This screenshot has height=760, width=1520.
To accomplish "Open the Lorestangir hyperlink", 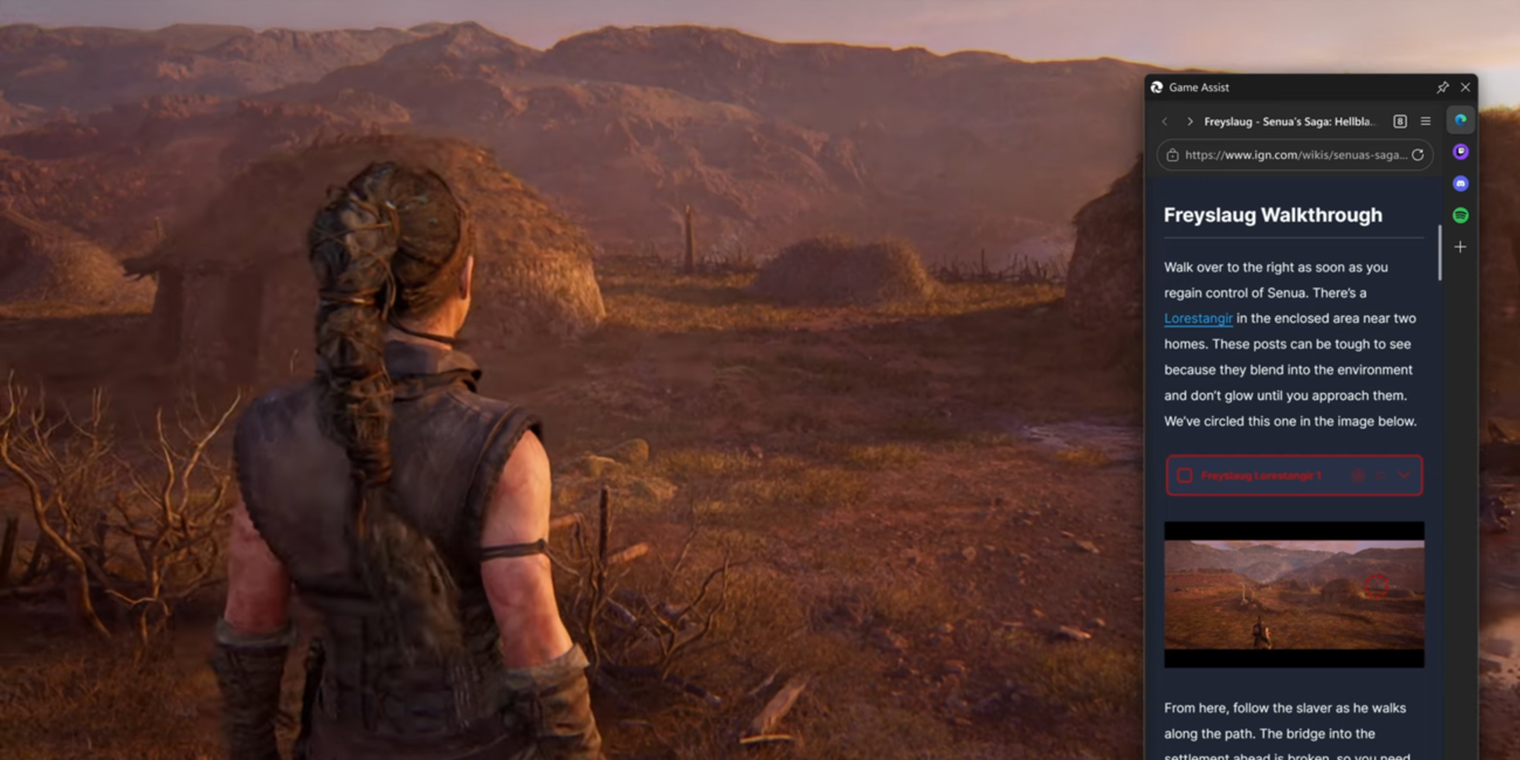I will coord(1198,318).
